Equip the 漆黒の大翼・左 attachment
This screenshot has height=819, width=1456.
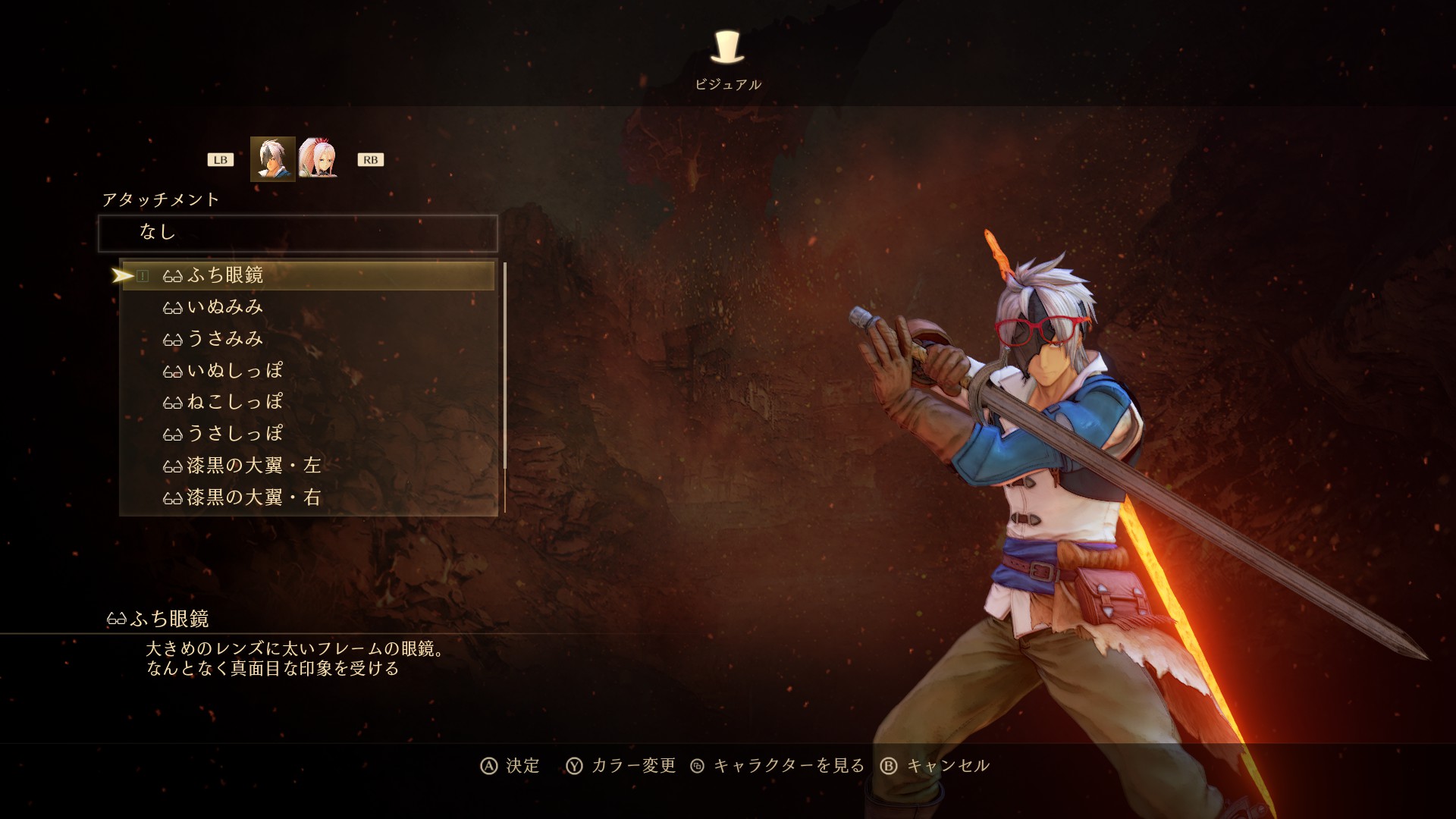pyautogui.click(x=253, y=466)
